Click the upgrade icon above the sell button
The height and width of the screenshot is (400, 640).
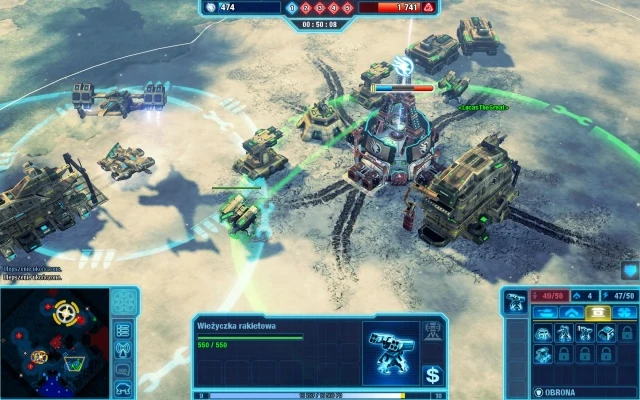(434, 330)
